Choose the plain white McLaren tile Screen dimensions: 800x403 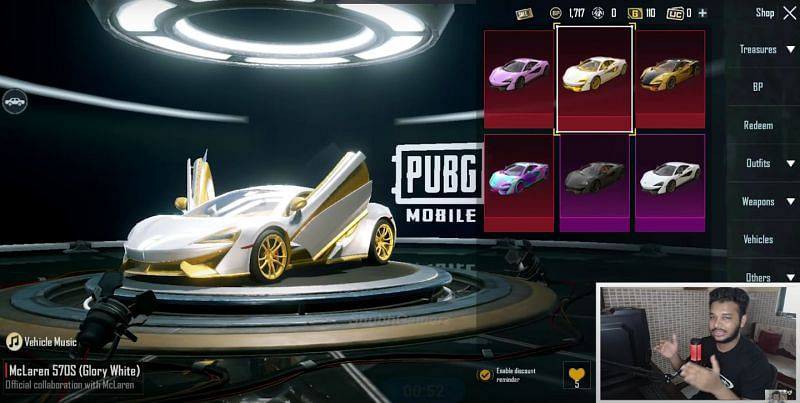pyautogui.click(x=670, y=180)
